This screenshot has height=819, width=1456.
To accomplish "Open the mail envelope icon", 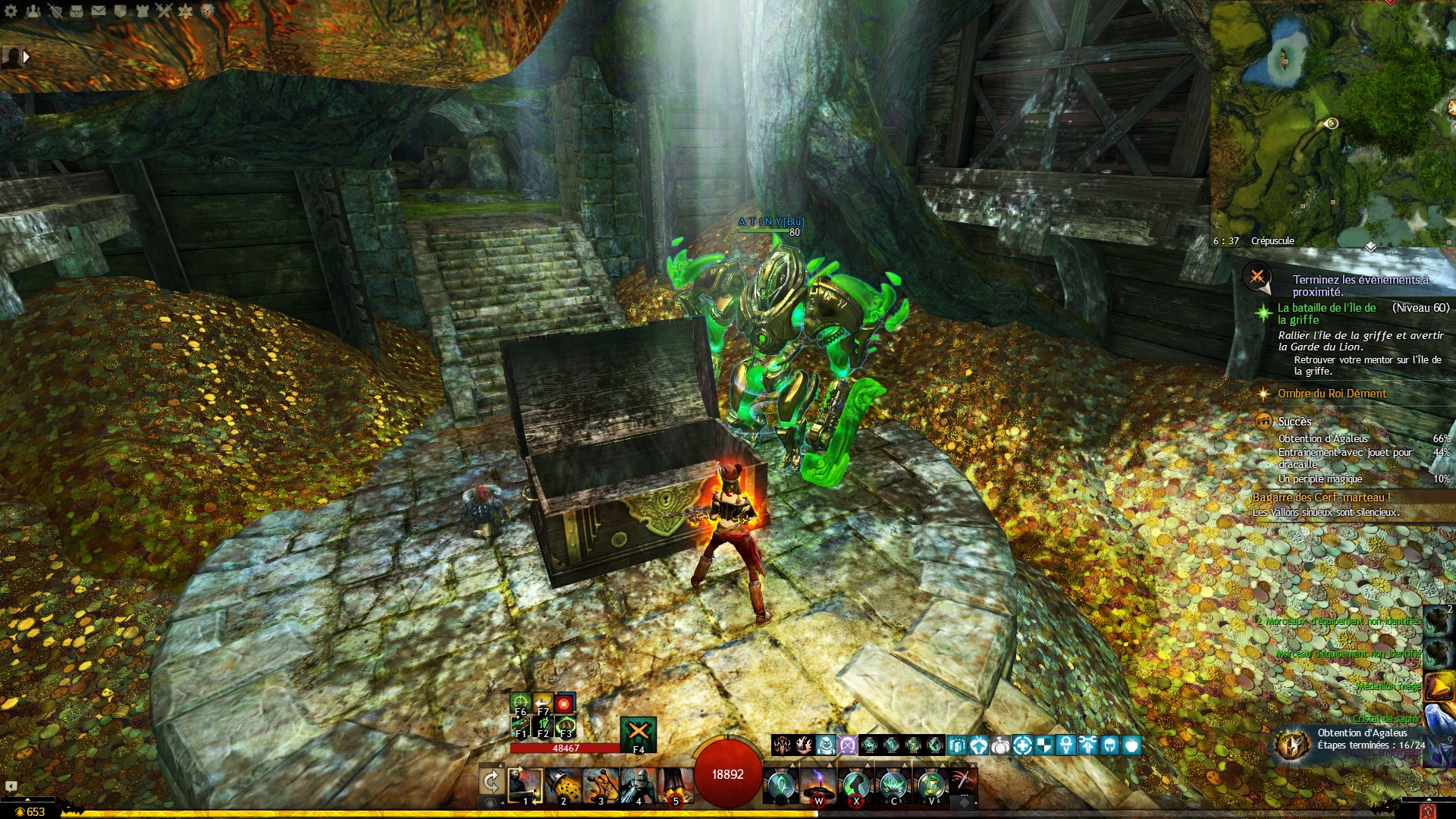I will [x=99, y=11].
